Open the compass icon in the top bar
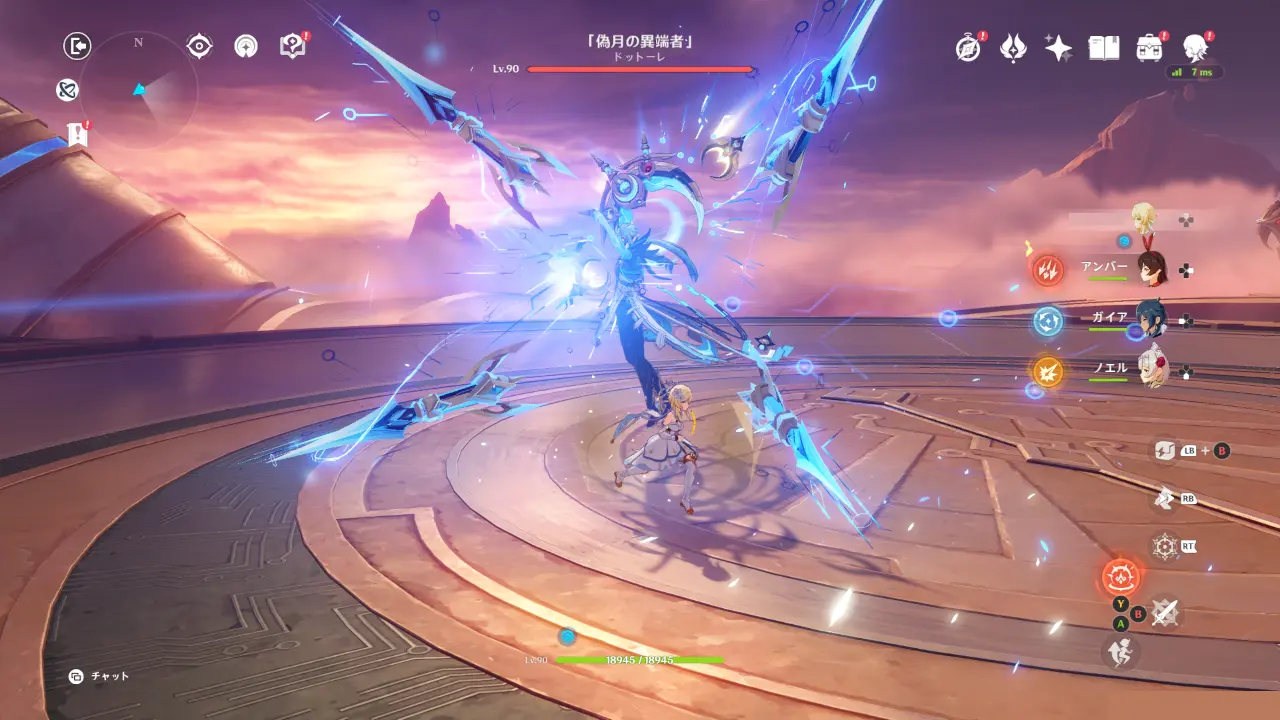Viewport: 1280px width, 720px height. click(968, 48)
